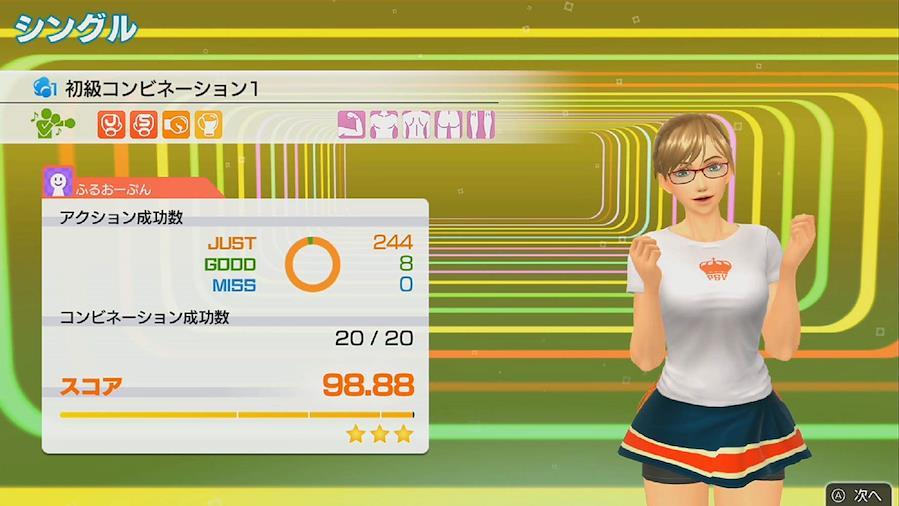This screenshot has width=899, height=506.
Task: Continue with the 次へ button
Action: point(858,494)
